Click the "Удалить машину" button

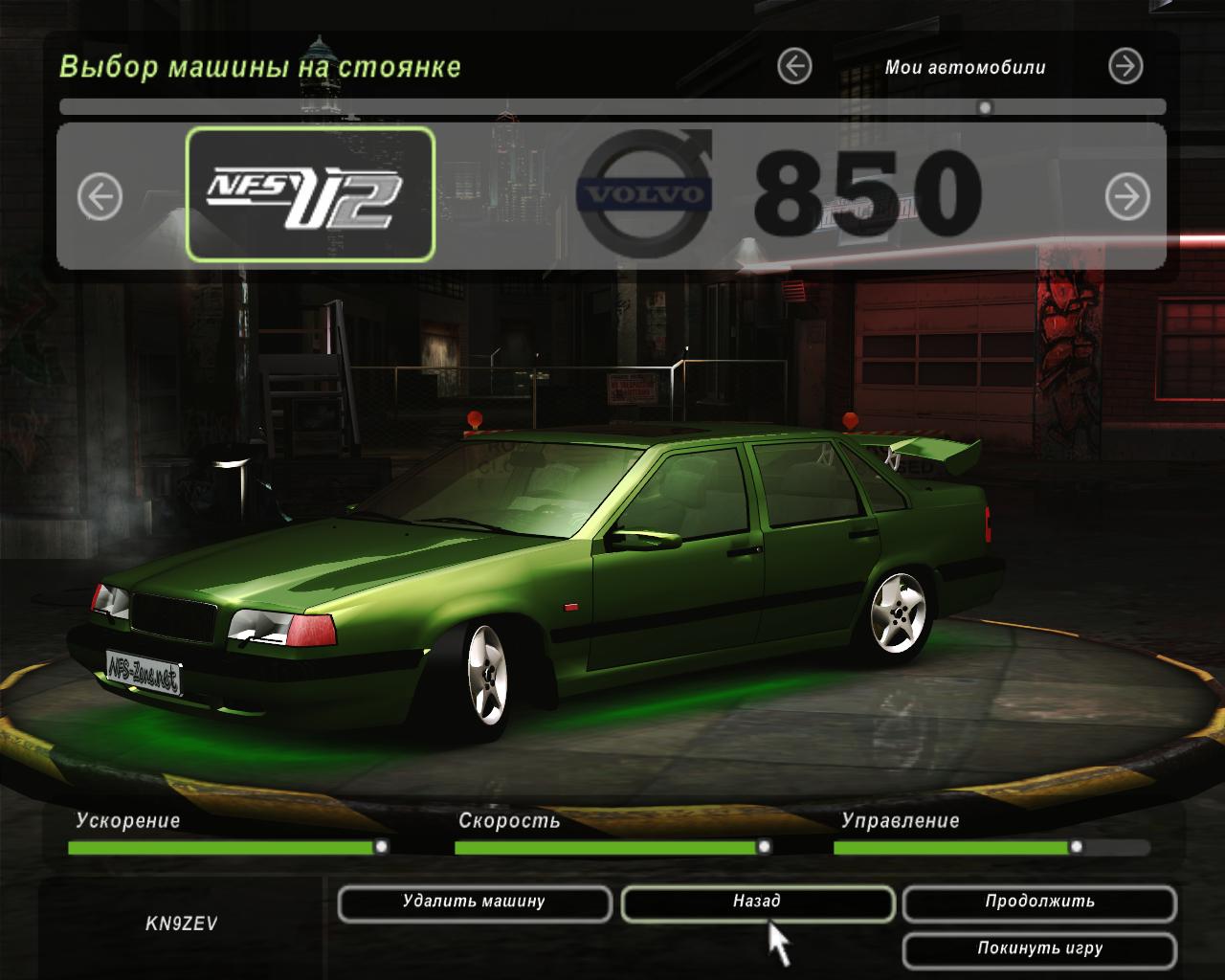[474, 902]
